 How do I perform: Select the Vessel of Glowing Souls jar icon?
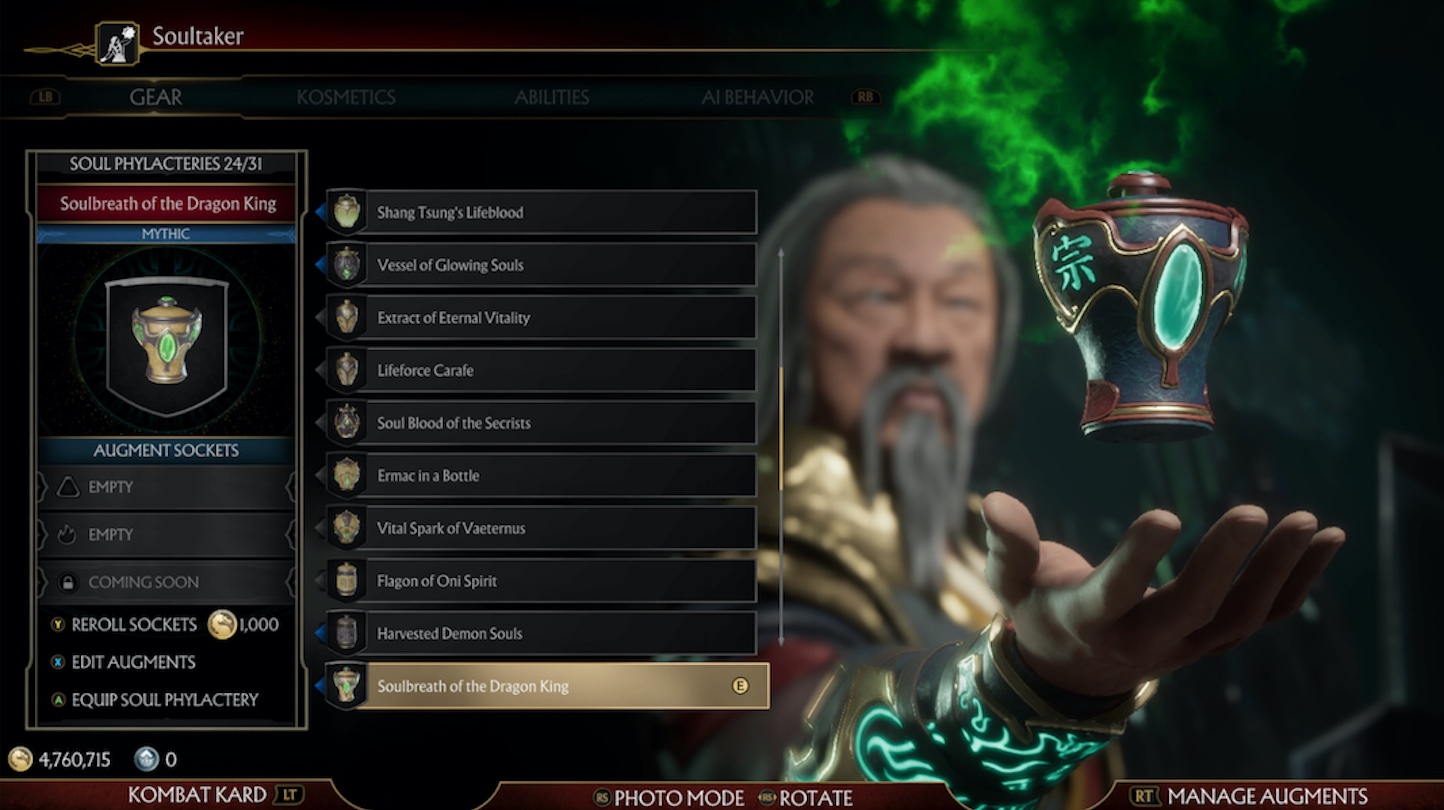[347, 264]
